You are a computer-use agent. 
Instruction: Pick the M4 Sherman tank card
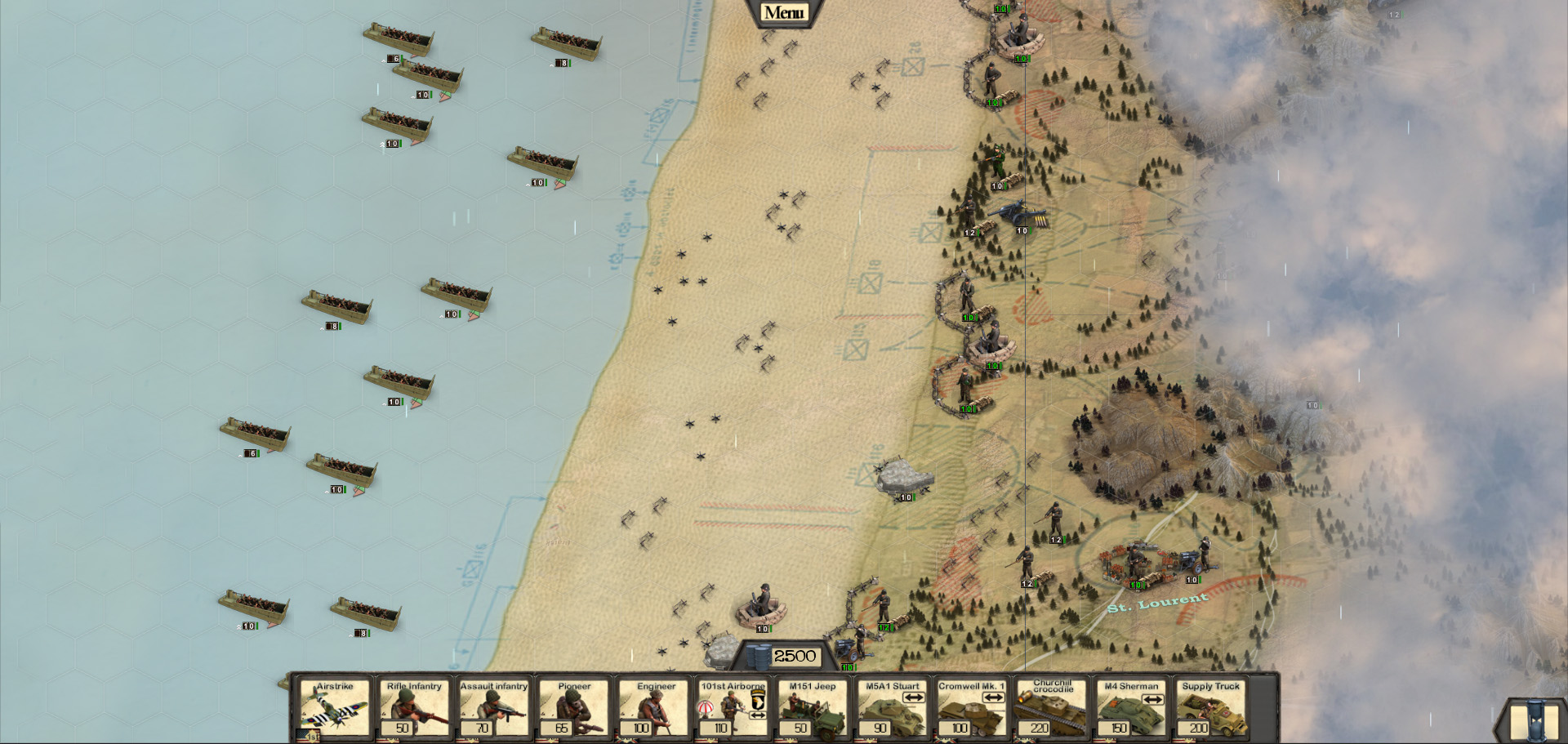pyautogui.click(x=1130, y=709)
